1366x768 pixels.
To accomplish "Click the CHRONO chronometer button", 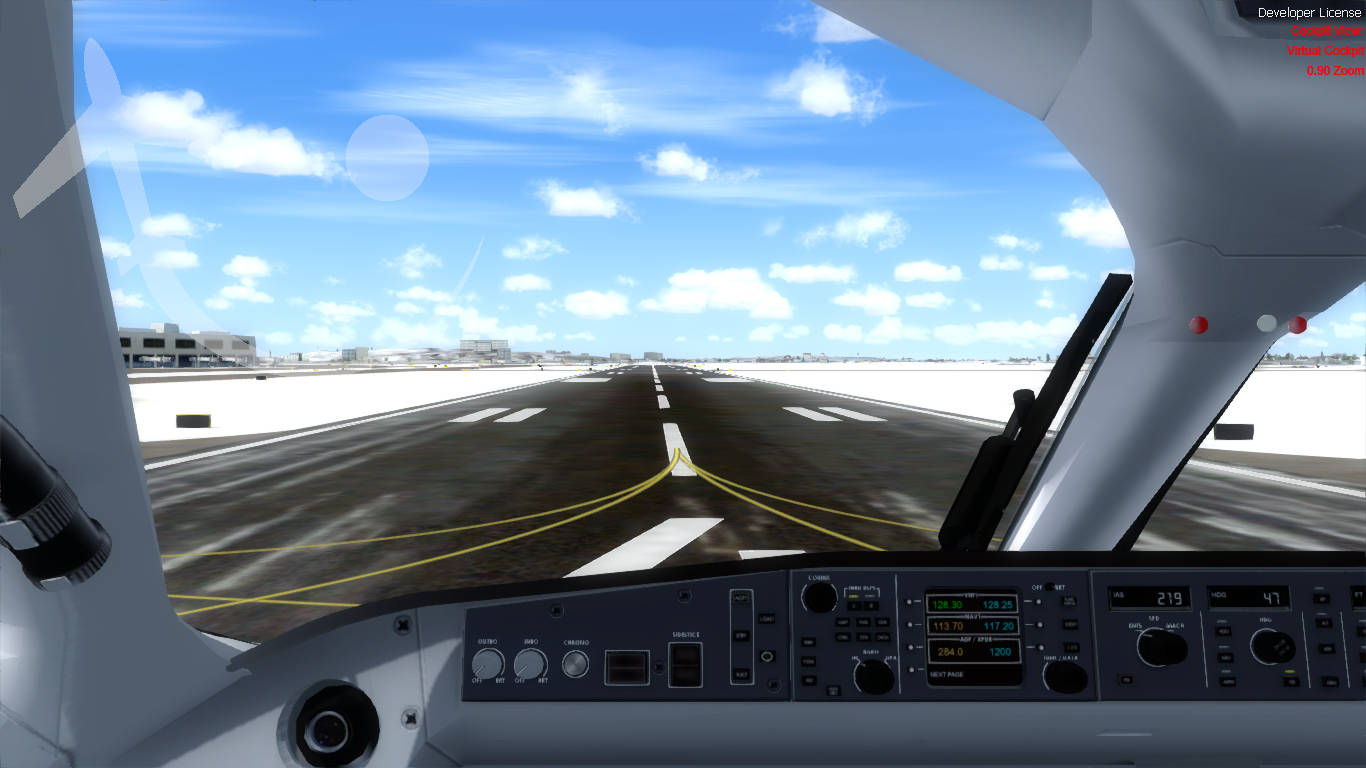I will 576,662.
